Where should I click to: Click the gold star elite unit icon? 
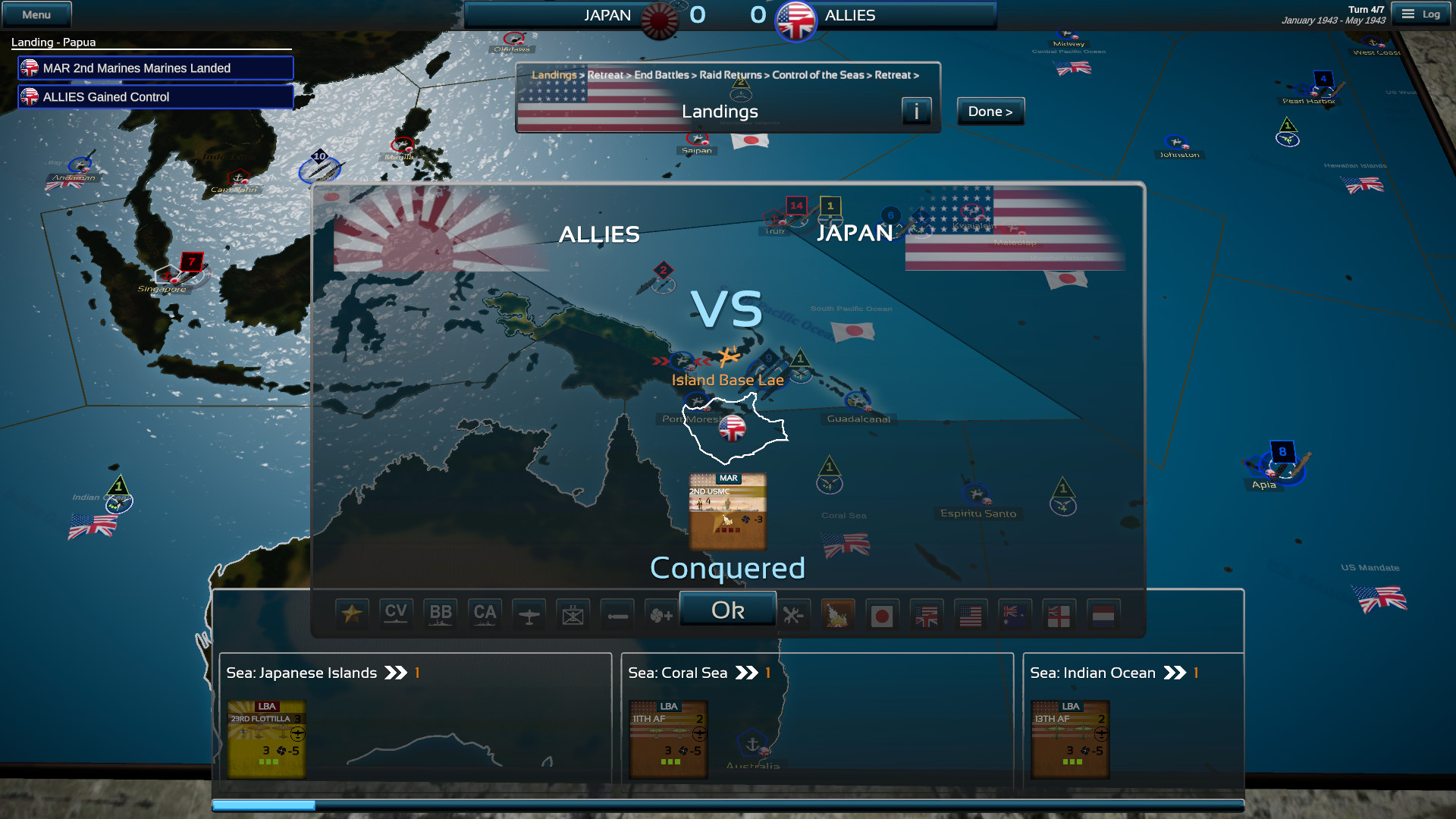click(352, 613)
